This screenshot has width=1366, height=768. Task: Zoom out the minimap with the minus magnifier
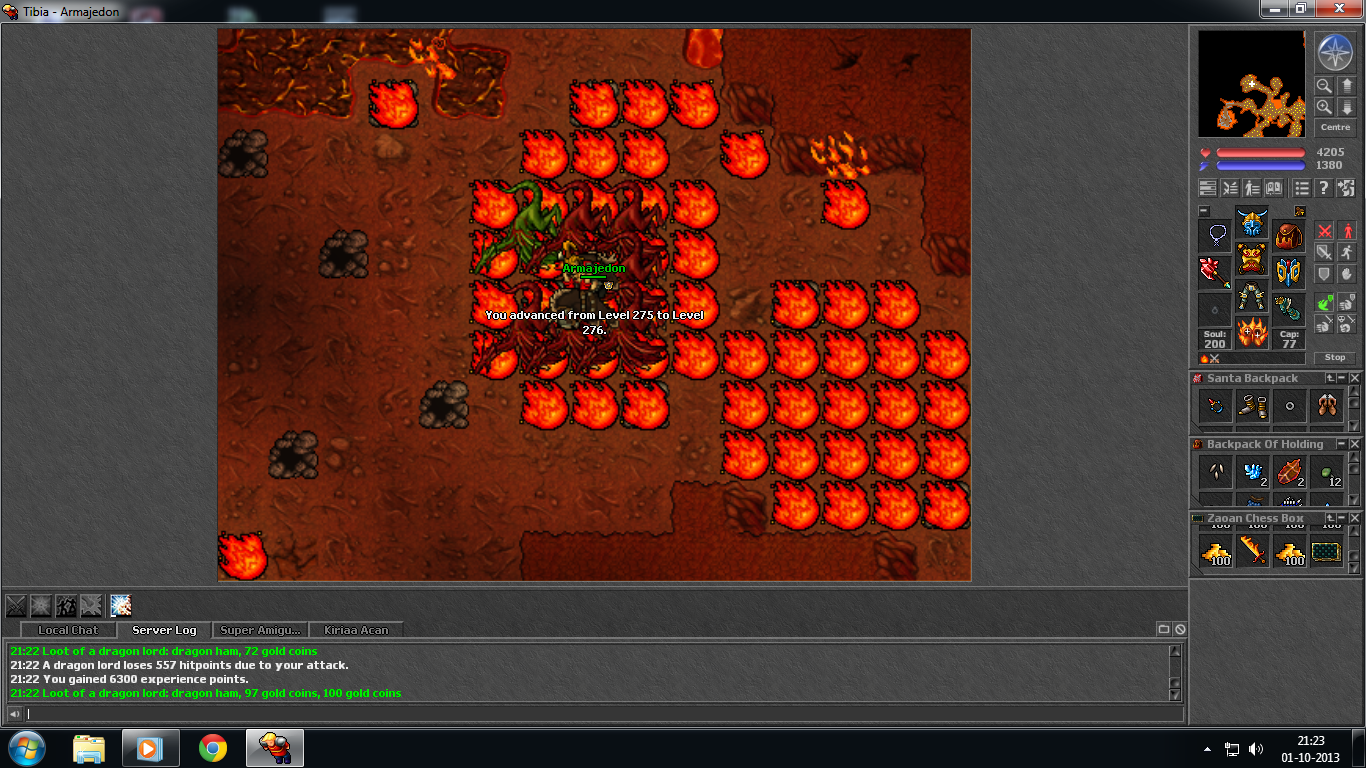click(x=1324, y=86)
